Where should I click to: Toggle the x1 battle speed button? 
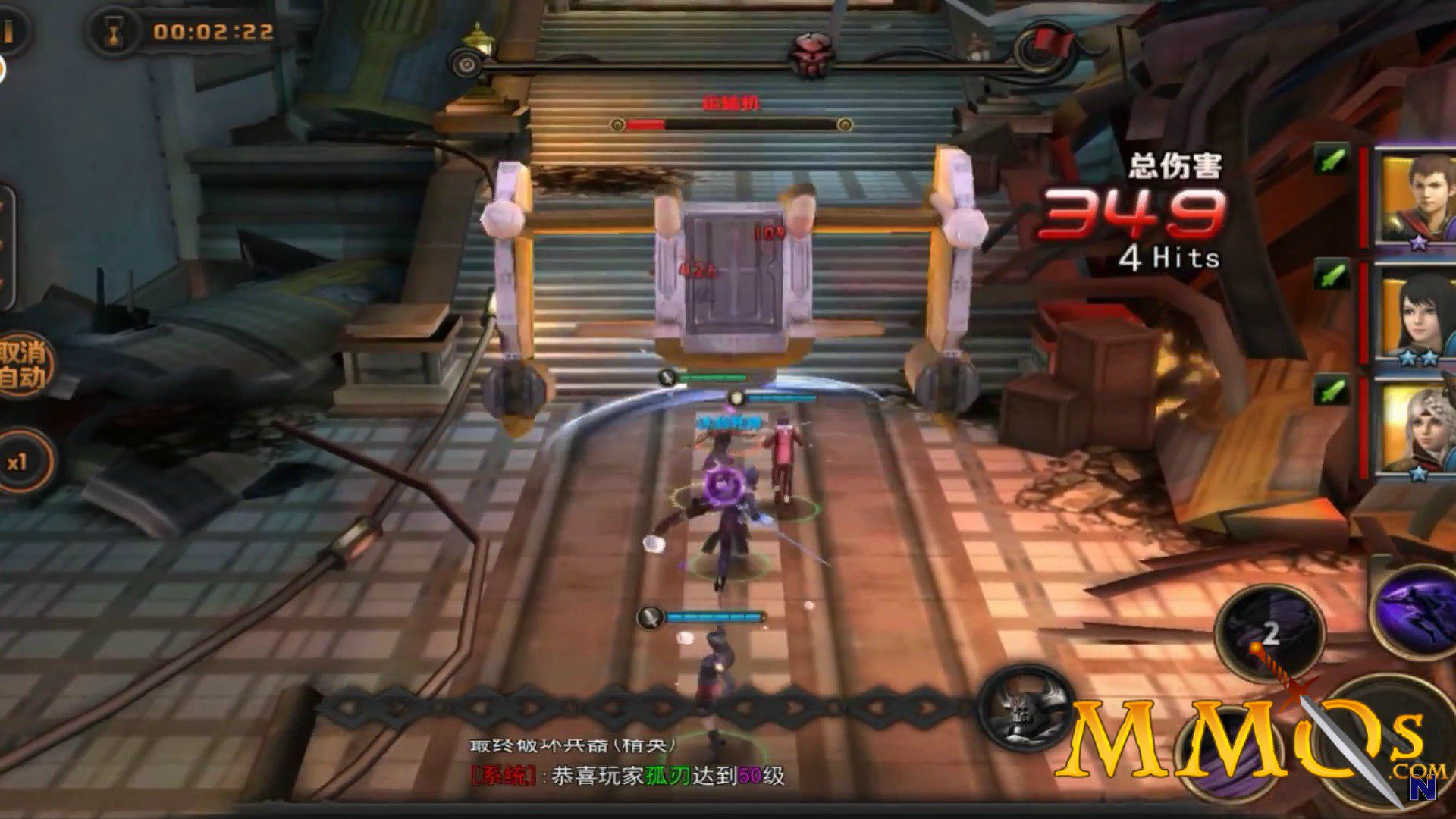coord(20,461)
